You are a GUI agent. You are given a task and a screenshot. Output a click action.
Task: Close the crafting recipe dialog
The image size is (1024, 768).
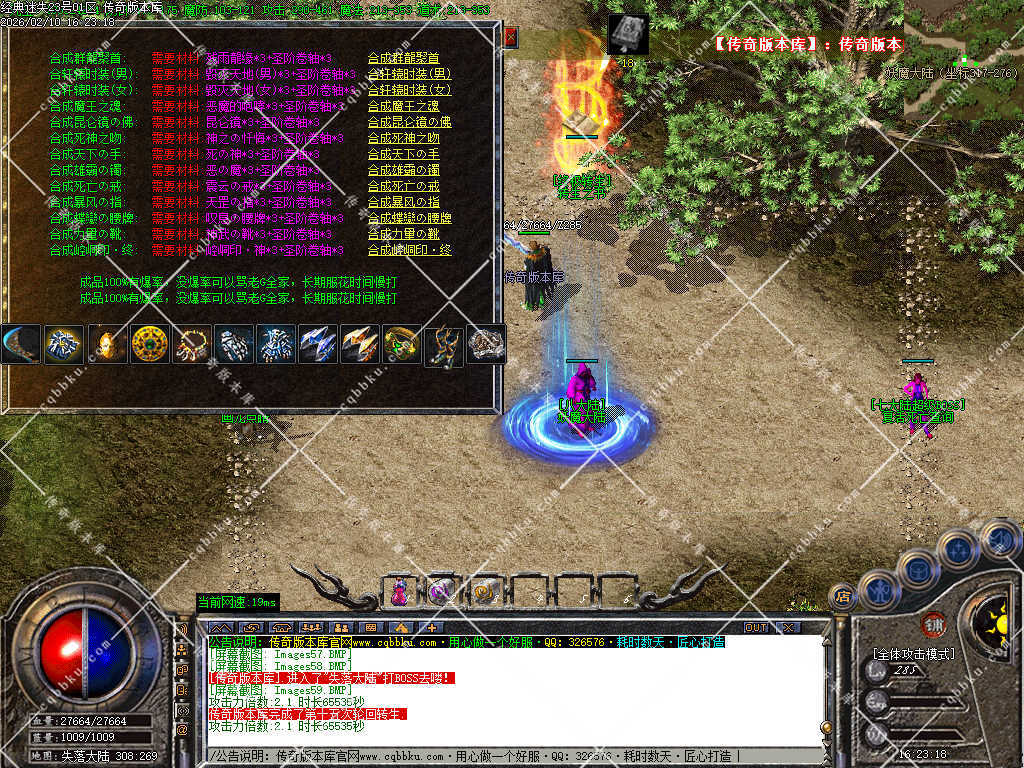pyautogui.click(x=510, y=38)
